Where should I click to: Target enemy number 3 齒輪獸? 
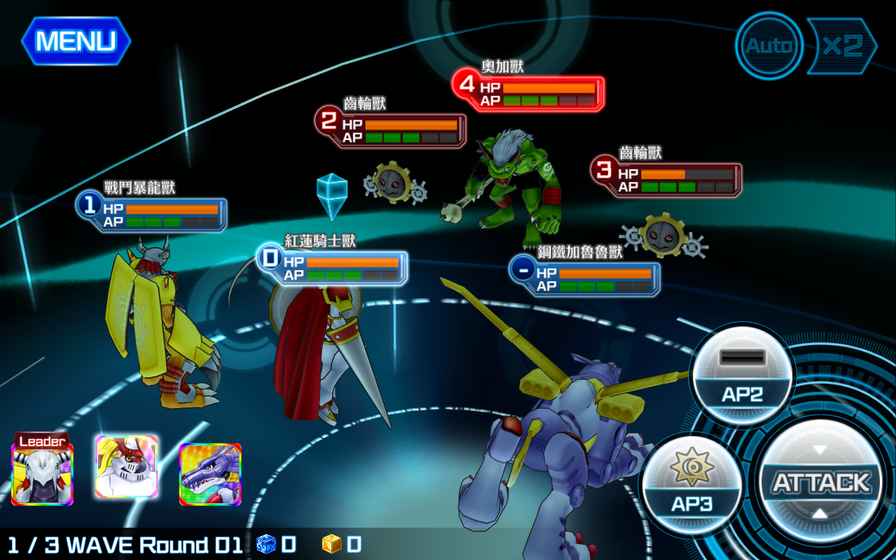(663, 234)
